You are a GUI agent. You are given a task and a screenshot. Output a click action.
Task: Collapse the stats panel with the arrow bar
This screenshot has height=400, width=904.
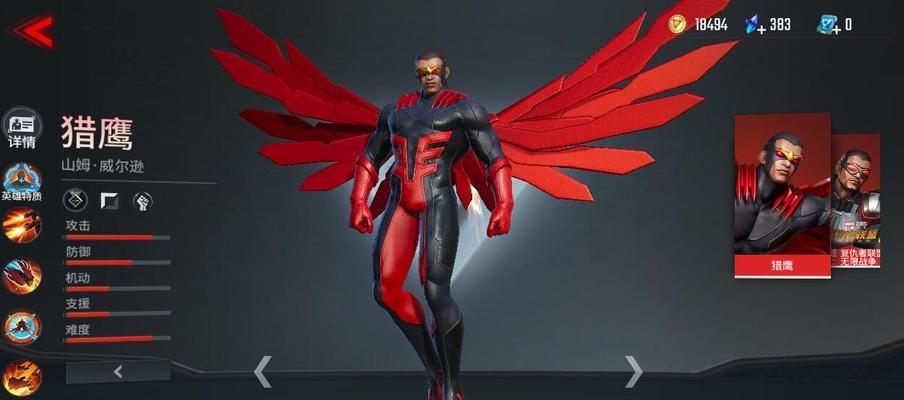(117, 372)
